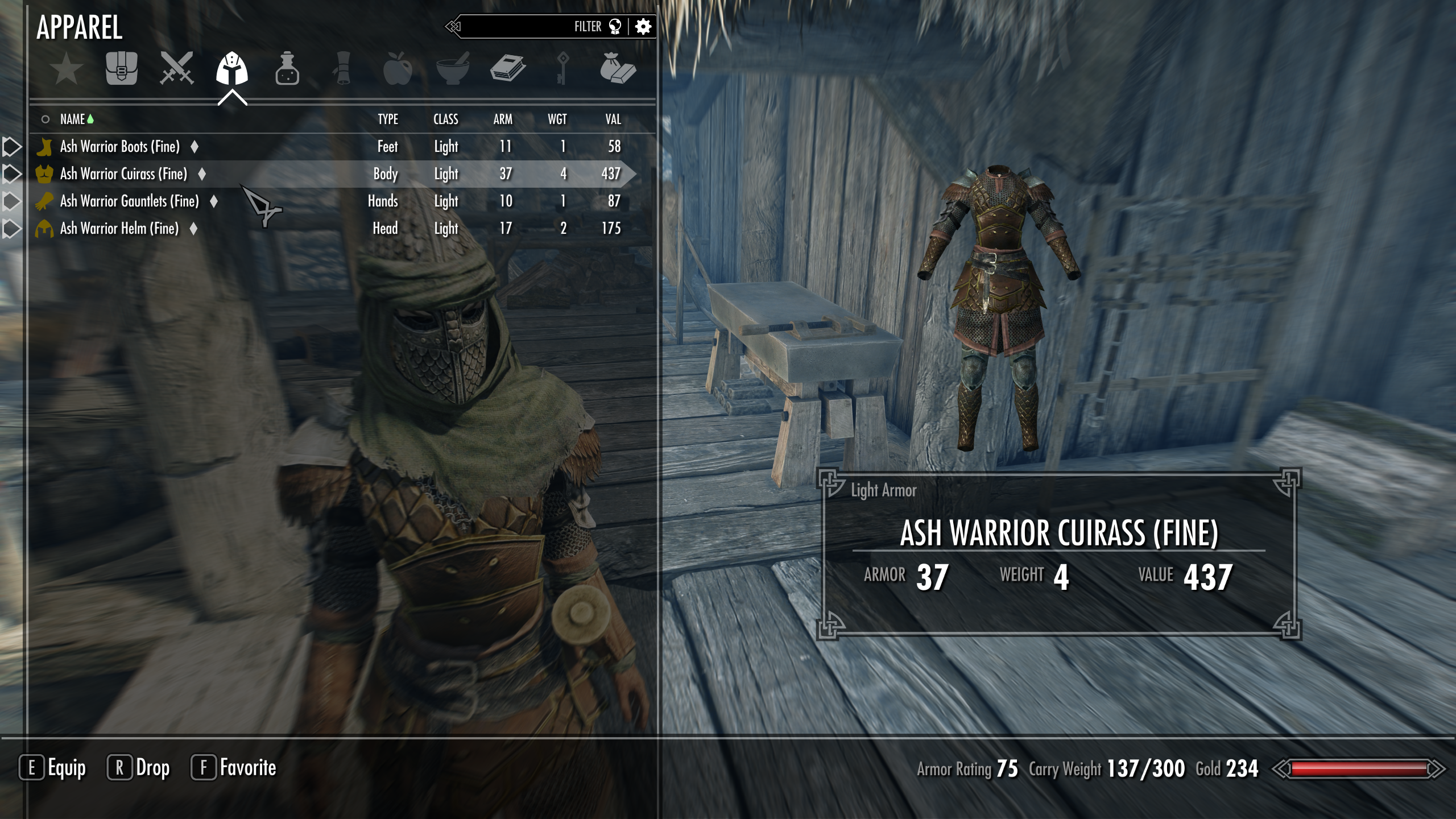Sort items by the ARM column header
Screen dimensions: 1456x819
pyautogui.click(x=503, y=119)
